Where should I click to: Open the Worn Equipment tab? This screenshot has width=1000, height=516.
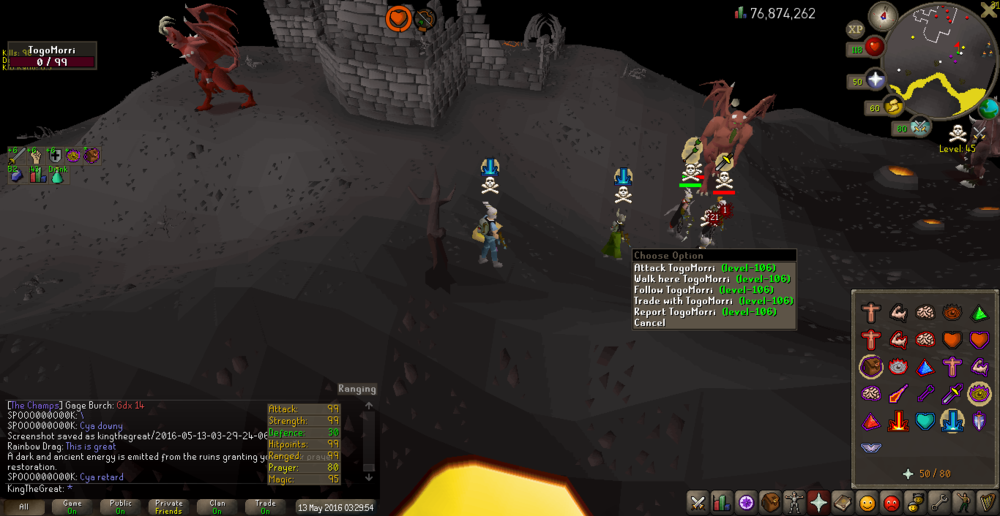tap(794, 502)
